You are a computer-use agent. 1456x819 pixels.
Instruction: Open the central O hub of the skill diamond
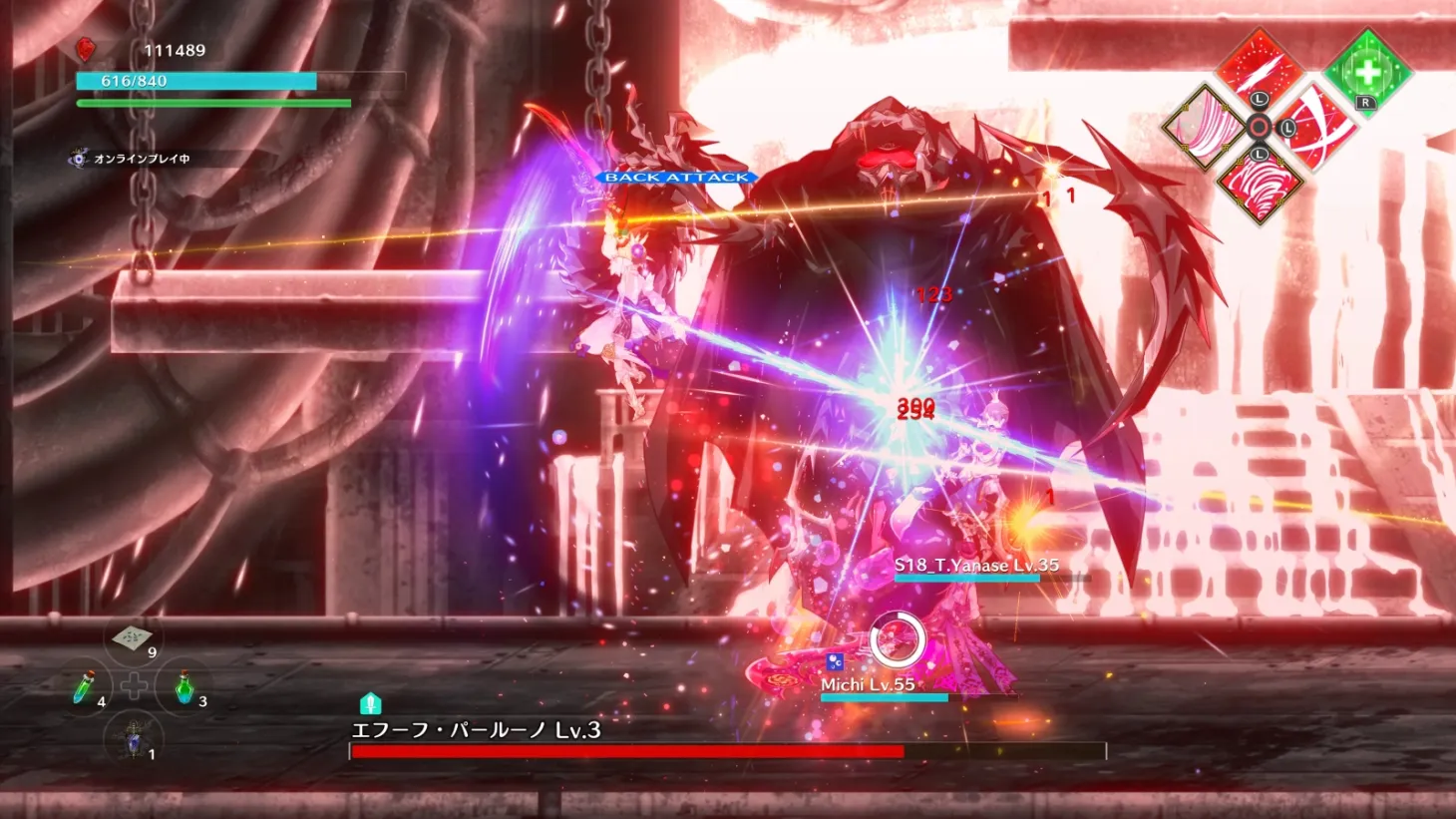point(1259,125)
